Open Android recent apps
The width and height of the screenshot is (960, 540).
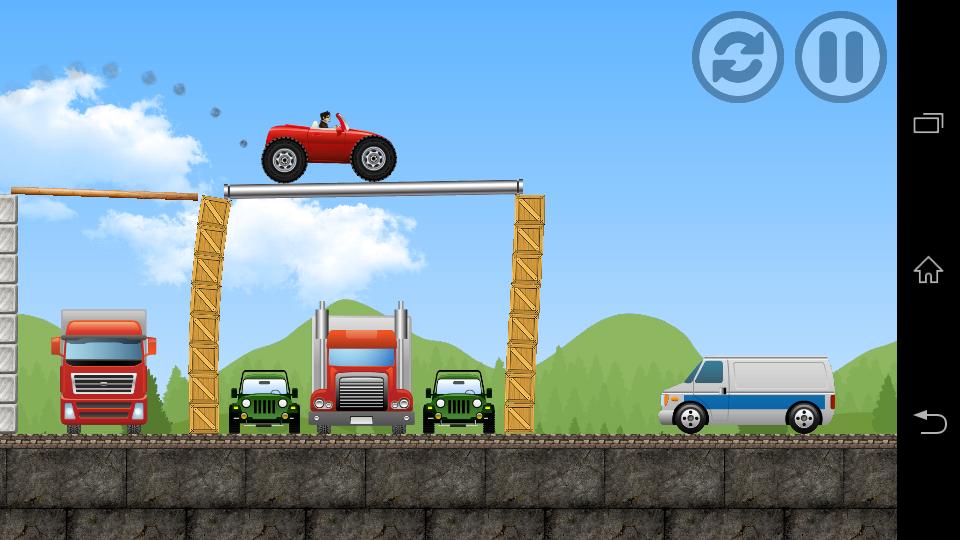click(928, 123)
